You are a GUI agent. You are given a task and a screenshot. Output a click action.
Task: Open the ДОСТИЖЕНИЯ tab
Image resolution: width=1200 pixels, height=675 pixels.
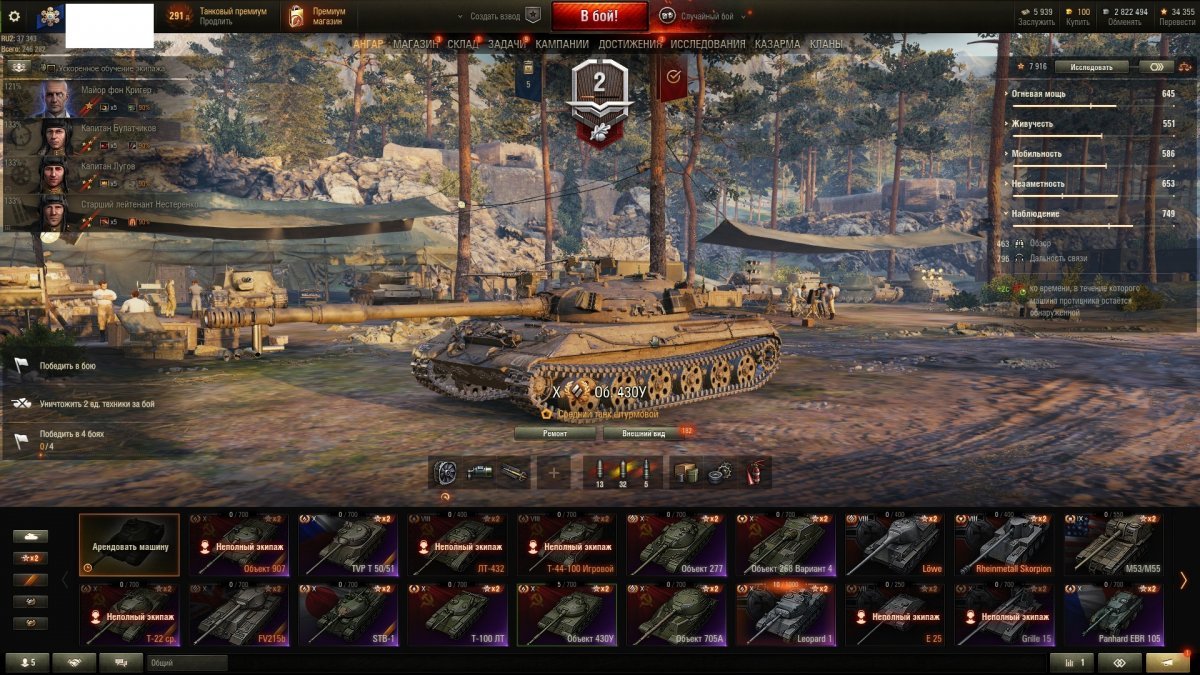click(629, 44)
